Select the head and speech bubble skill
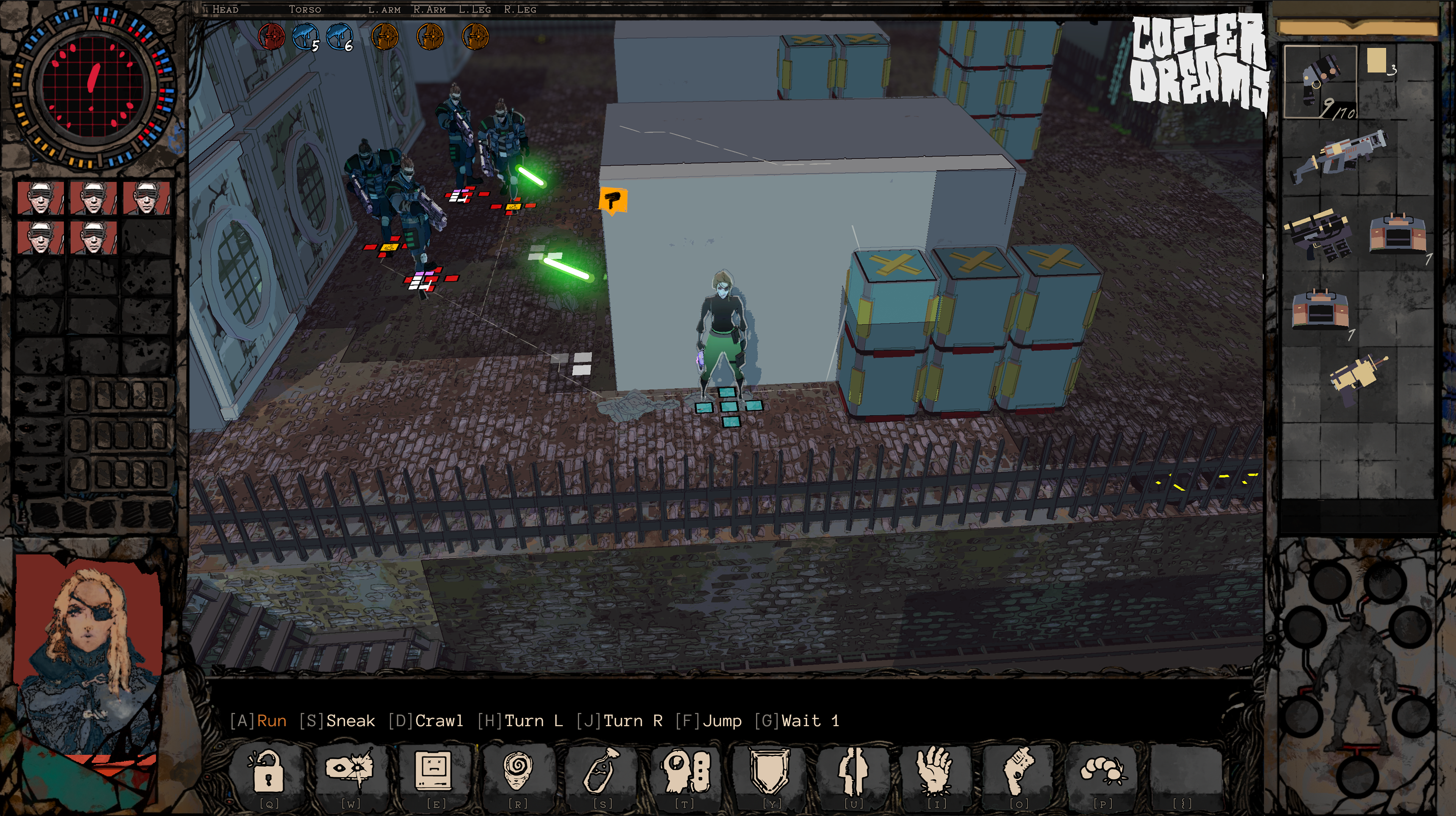The image size is (1456, 816). tap(685, 770)
